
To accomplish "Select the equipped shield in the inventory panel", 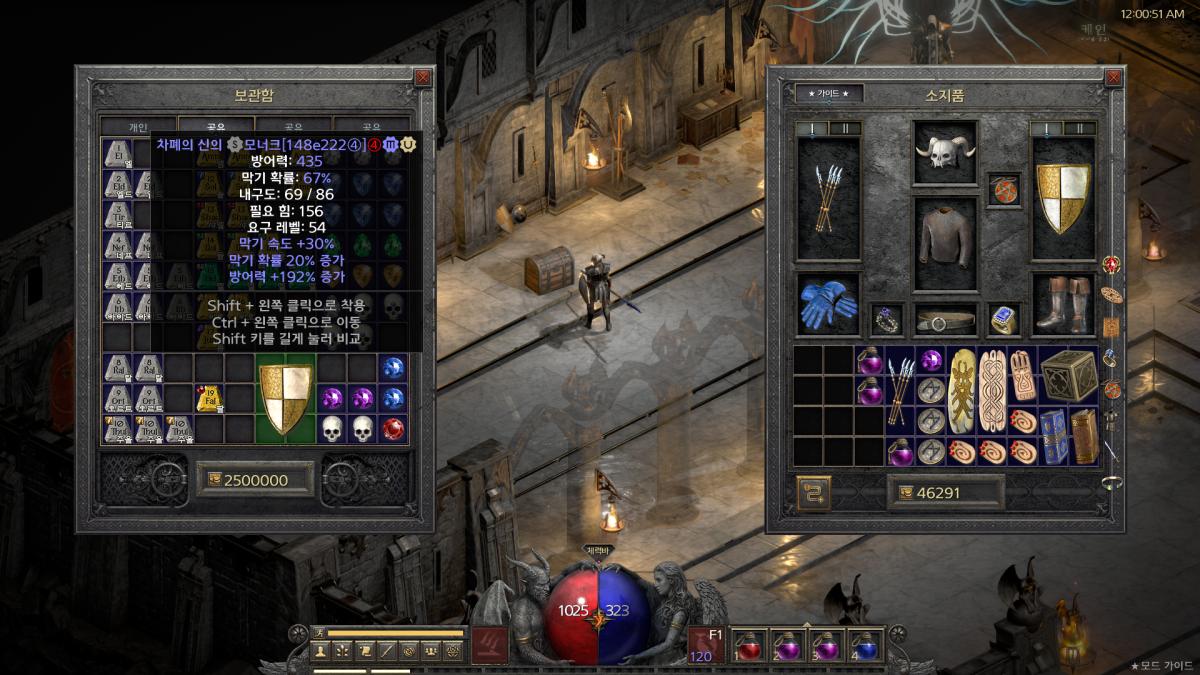I will 1062,197.
